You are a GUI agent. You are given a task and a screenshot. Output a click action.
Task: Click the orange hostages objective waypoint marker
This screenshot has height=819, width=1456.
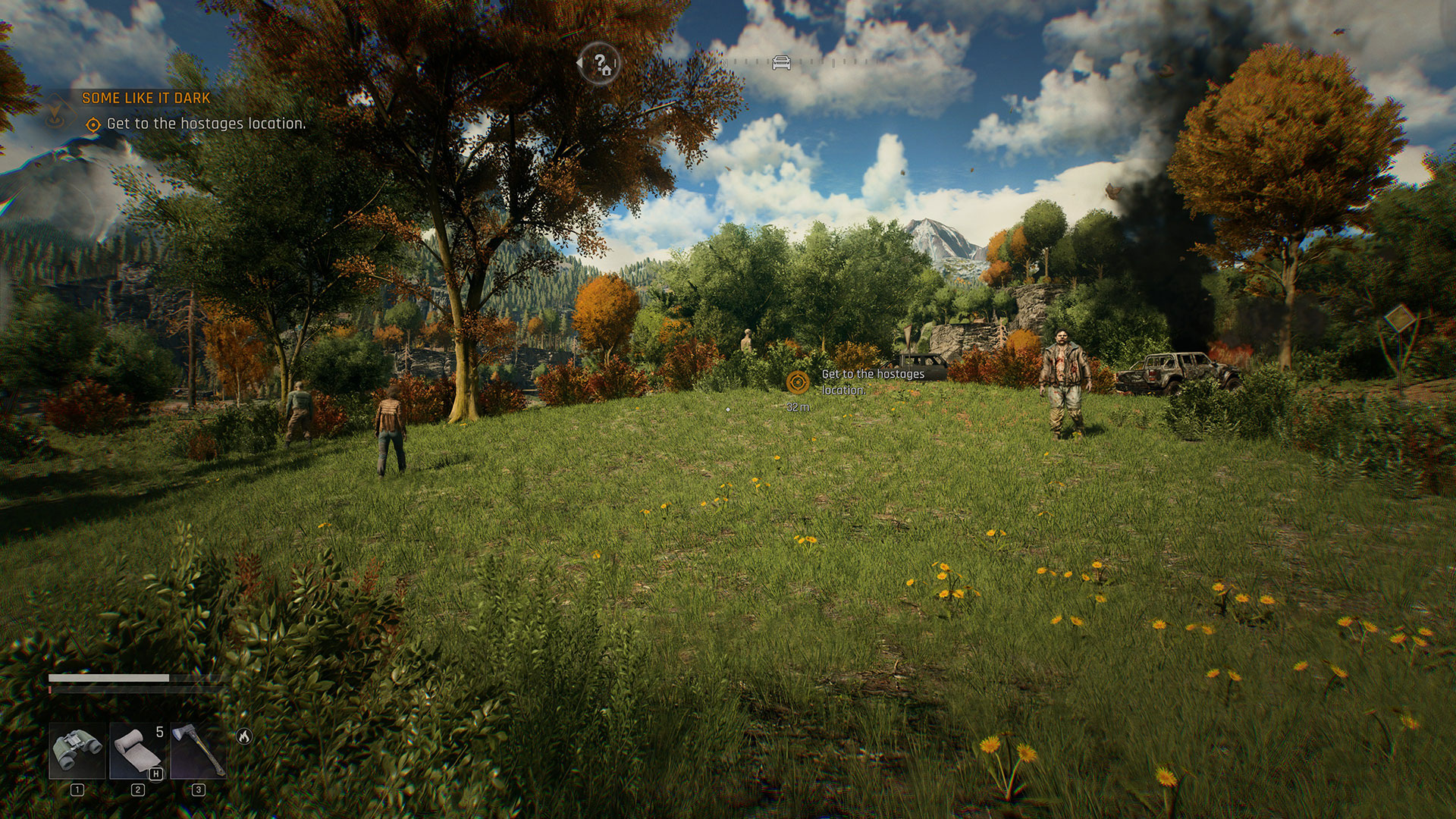tap(797, 382)
